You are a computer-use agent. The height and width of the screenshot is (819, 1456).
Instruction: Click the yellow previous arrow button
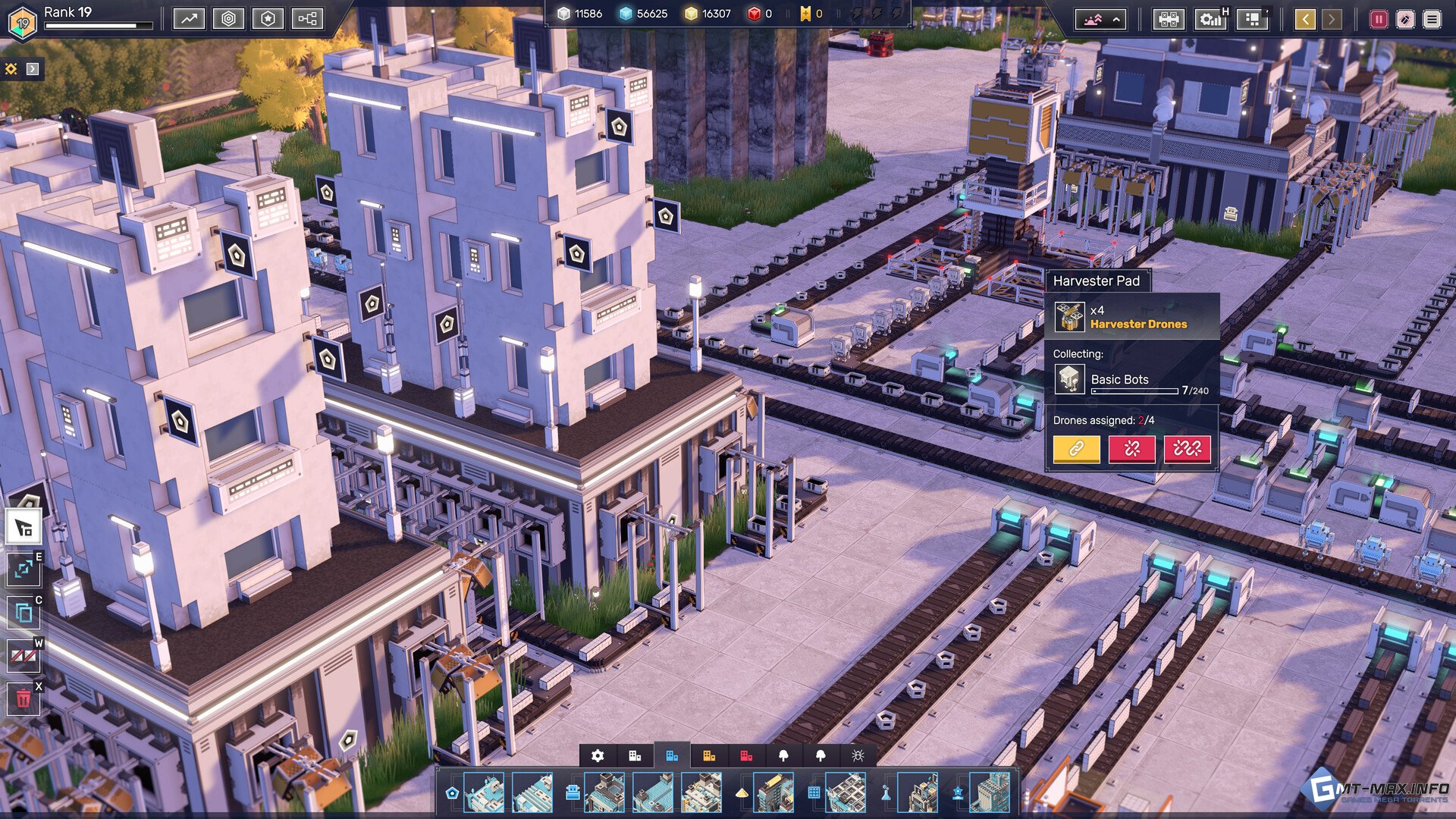click(x=1305, y=20)
